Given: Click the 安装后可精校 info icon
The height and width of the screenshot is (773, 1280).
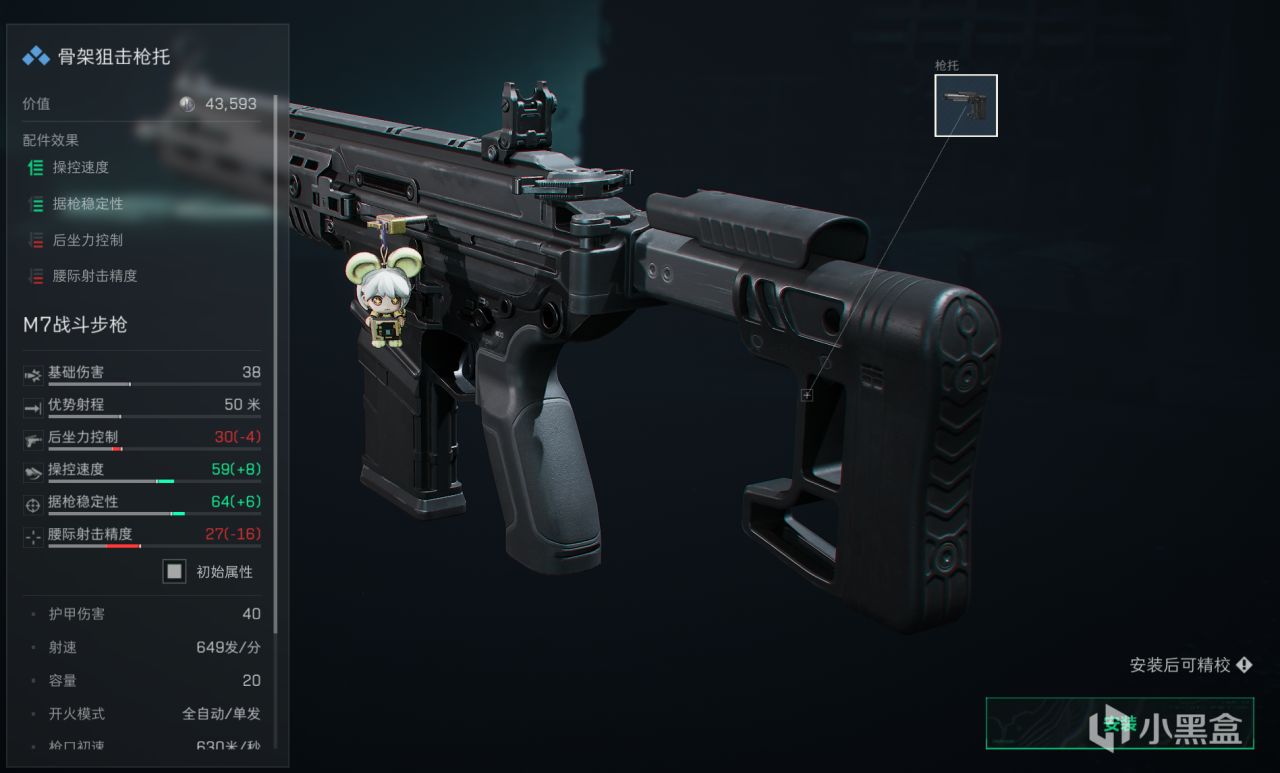Looking at the screenshot, I should tap(1244, 665).
